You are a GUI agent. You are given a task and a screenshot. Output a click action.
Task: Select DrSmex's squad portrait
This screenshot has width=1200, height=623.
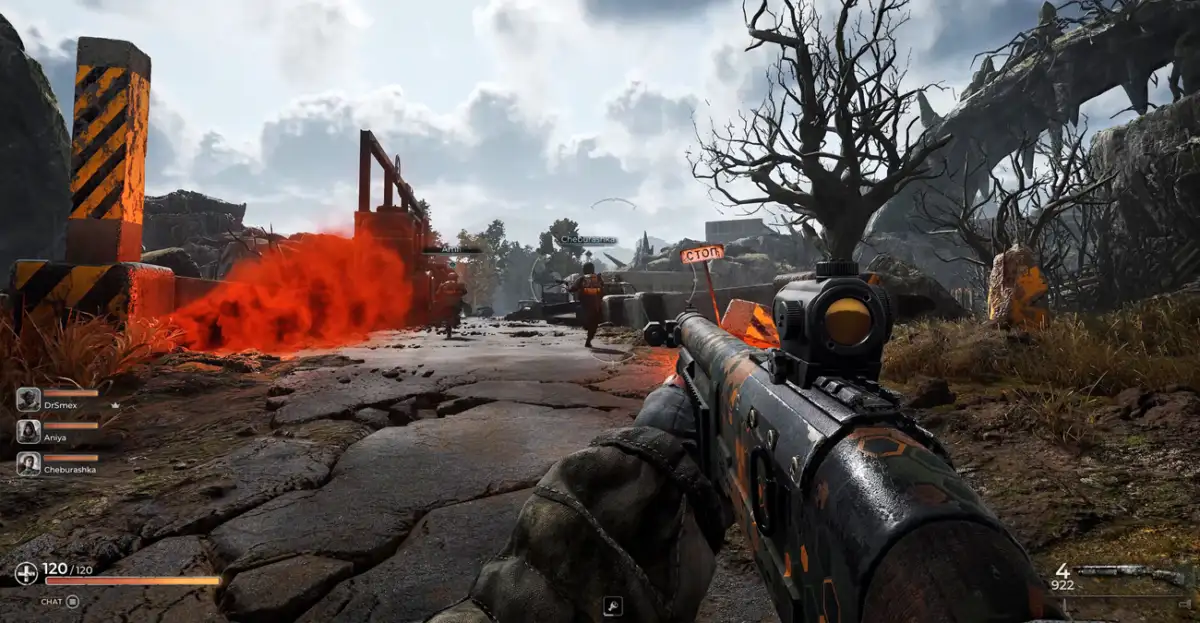28,399
